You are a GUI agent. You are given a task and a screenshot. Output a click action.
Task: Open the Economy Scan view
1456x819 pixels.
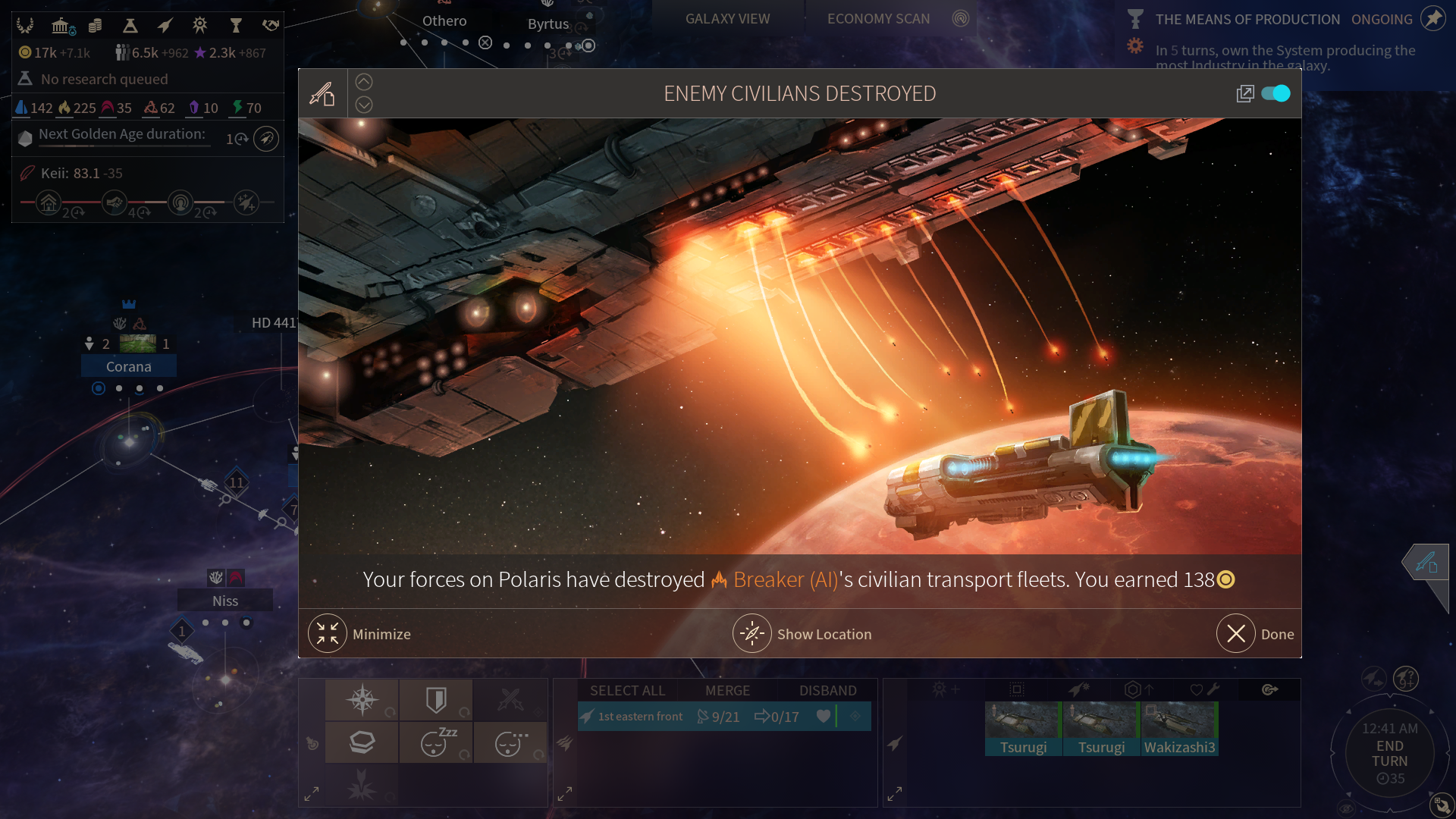(x=878, y=19)
